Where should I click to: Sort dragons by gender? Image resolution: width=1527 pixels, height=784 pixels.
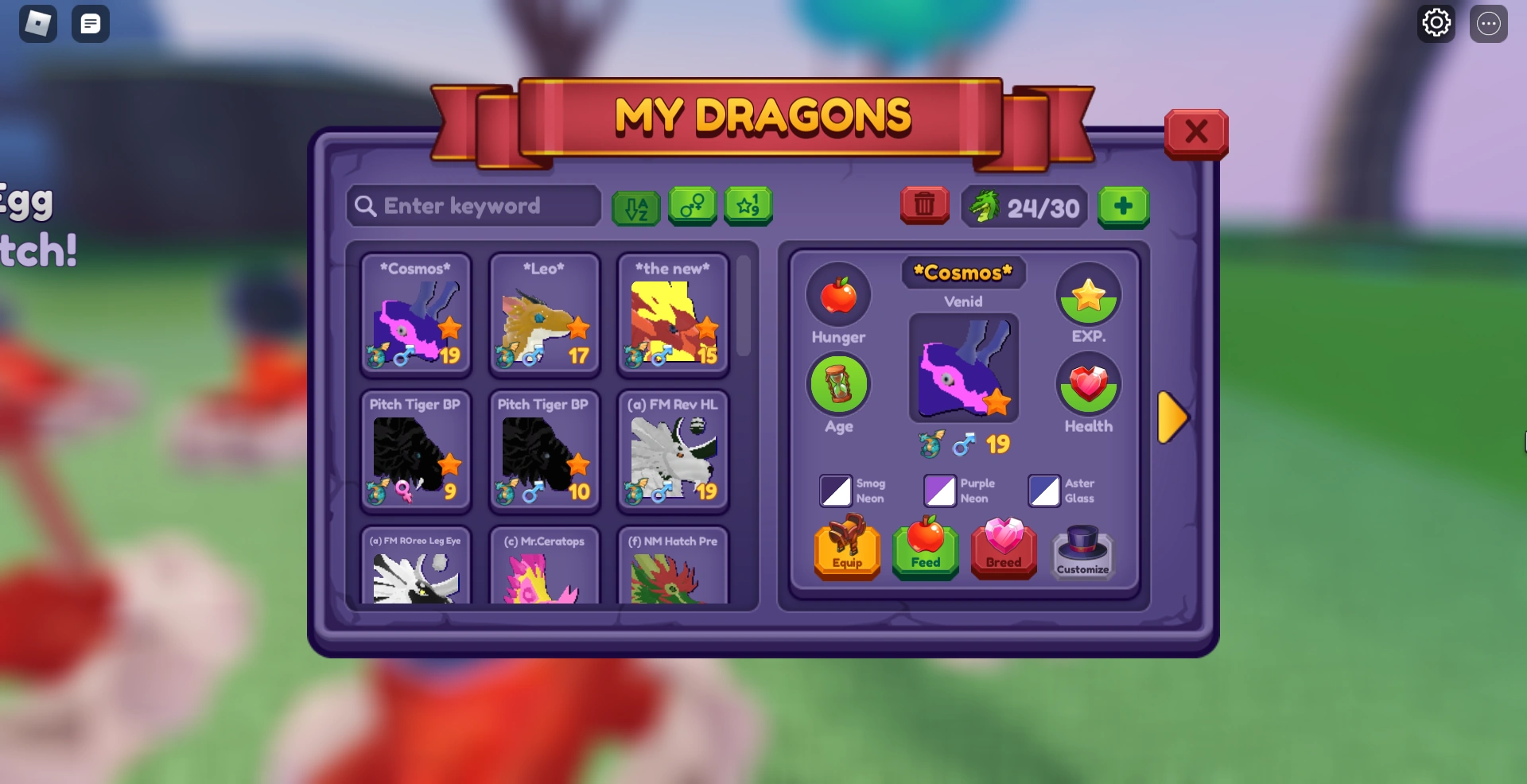(692, 207)
